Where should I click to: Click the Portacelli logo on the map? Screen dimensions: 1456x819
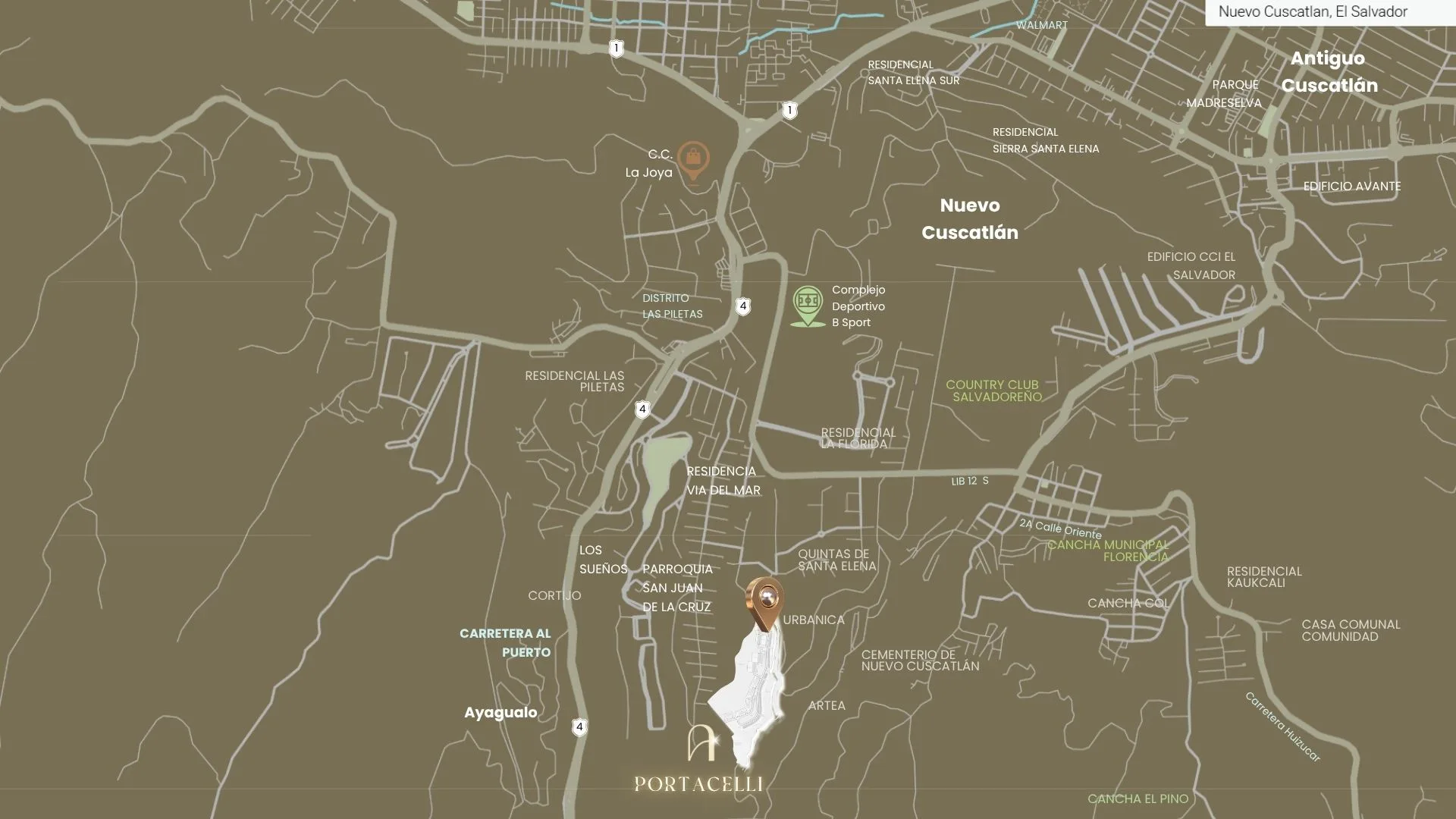pyautogui.click(x=698, y=760)
